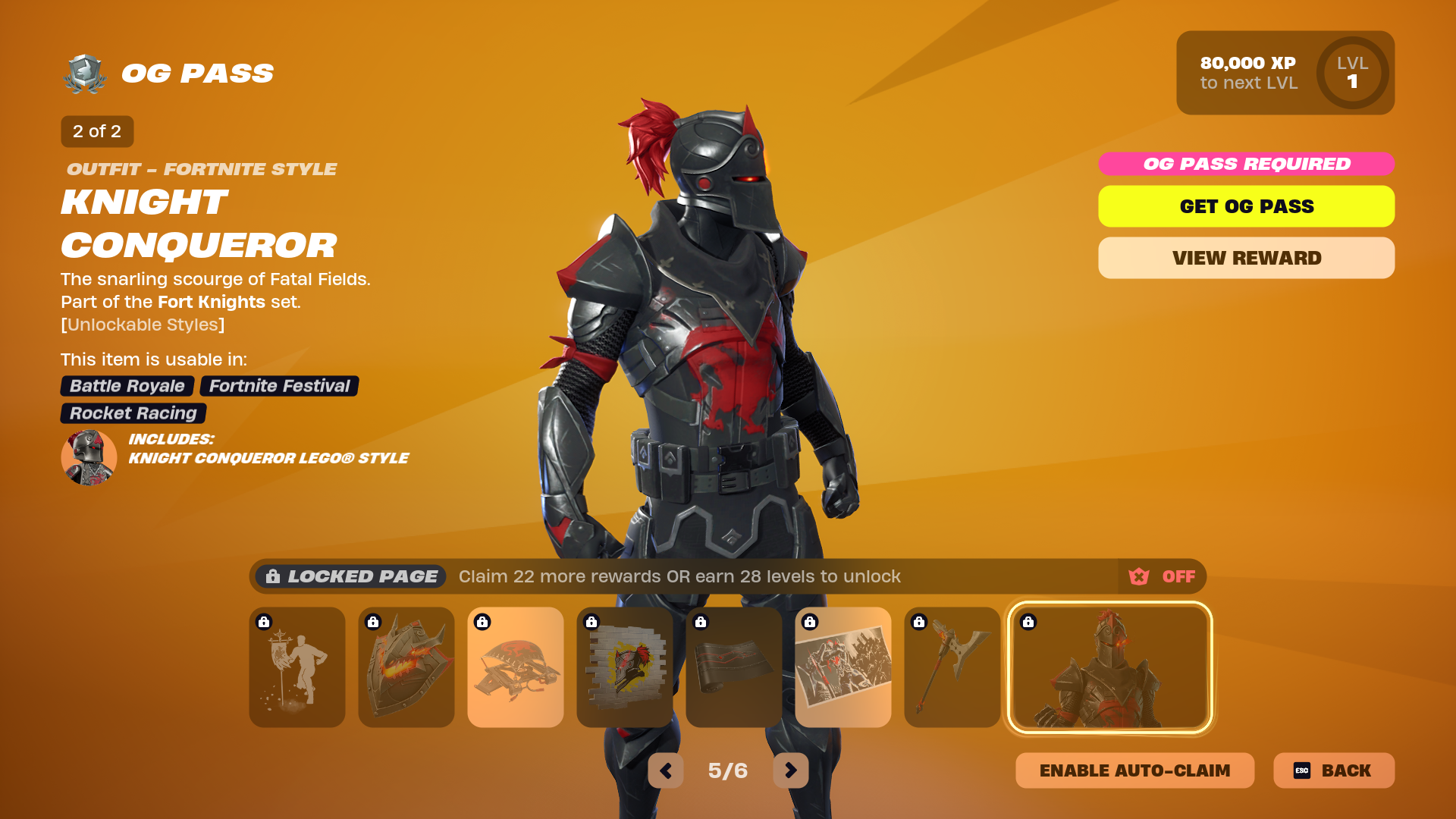Navigate to previous reward page
The width and height of the screenshot is (1456, 819).
click(666, 770)
